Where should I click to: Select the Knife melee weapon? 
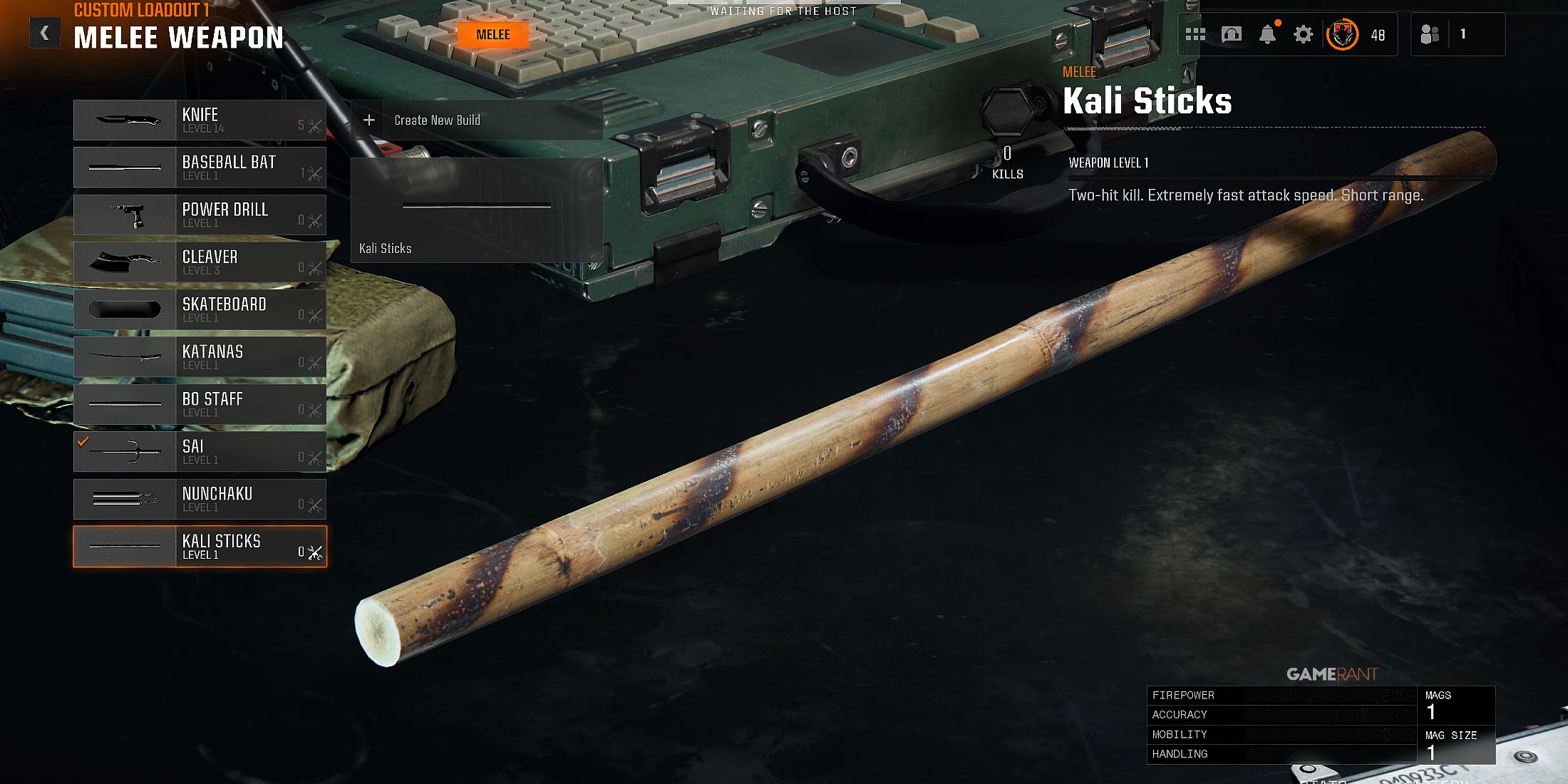(x=200, y=120)
